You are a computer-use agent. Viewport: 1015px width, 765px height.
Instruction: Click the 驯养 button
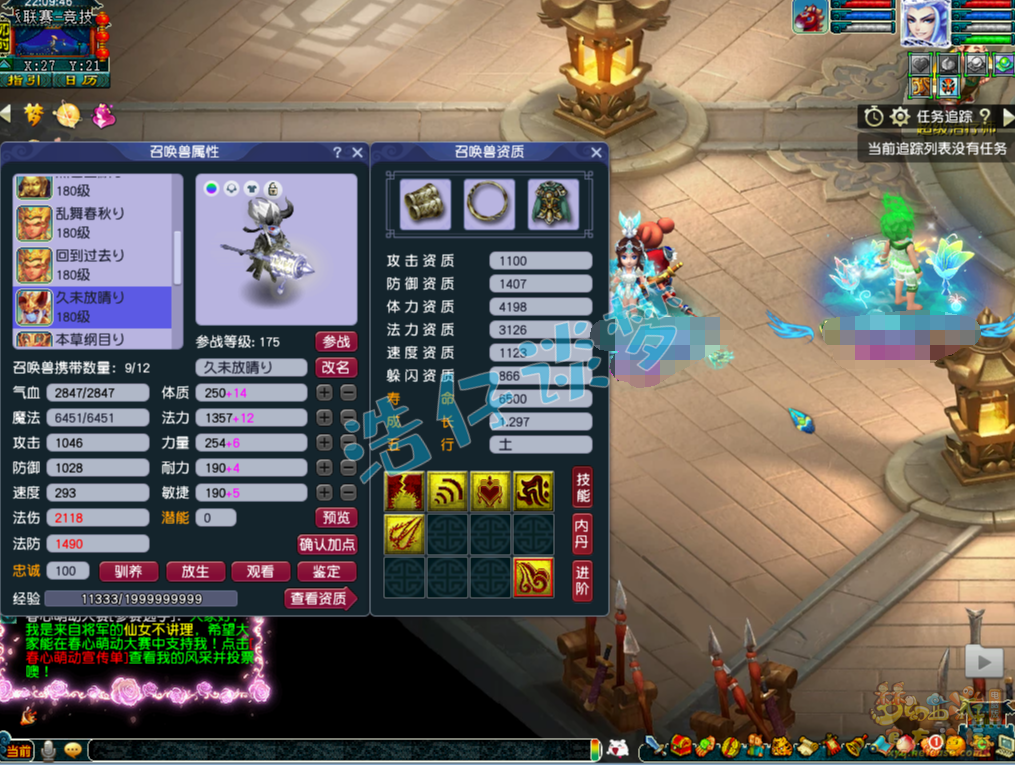coord(129,572)
